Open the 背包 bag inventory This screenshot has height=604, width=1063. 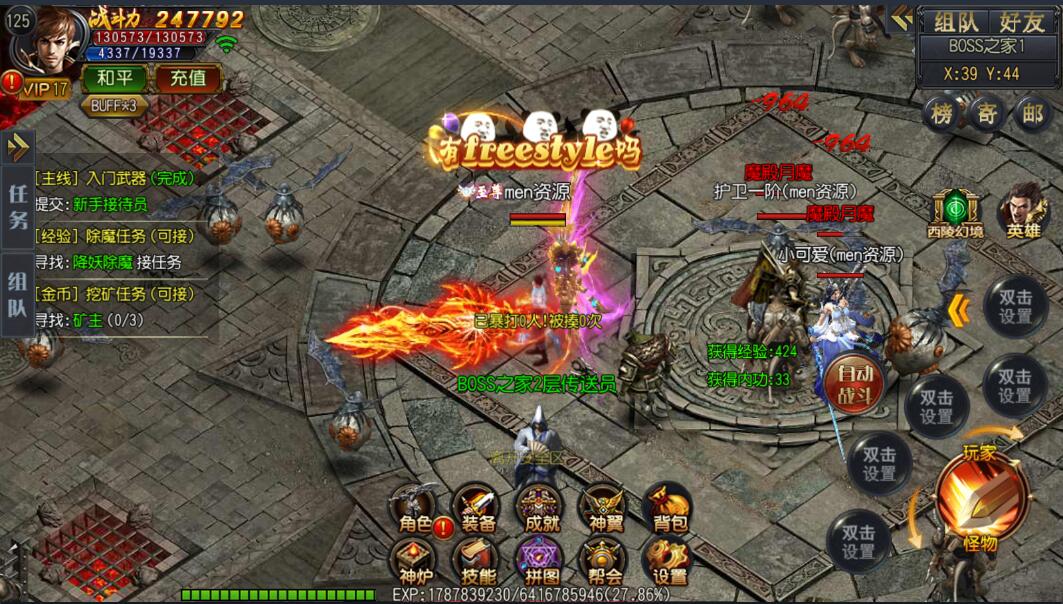pos(668,507)
